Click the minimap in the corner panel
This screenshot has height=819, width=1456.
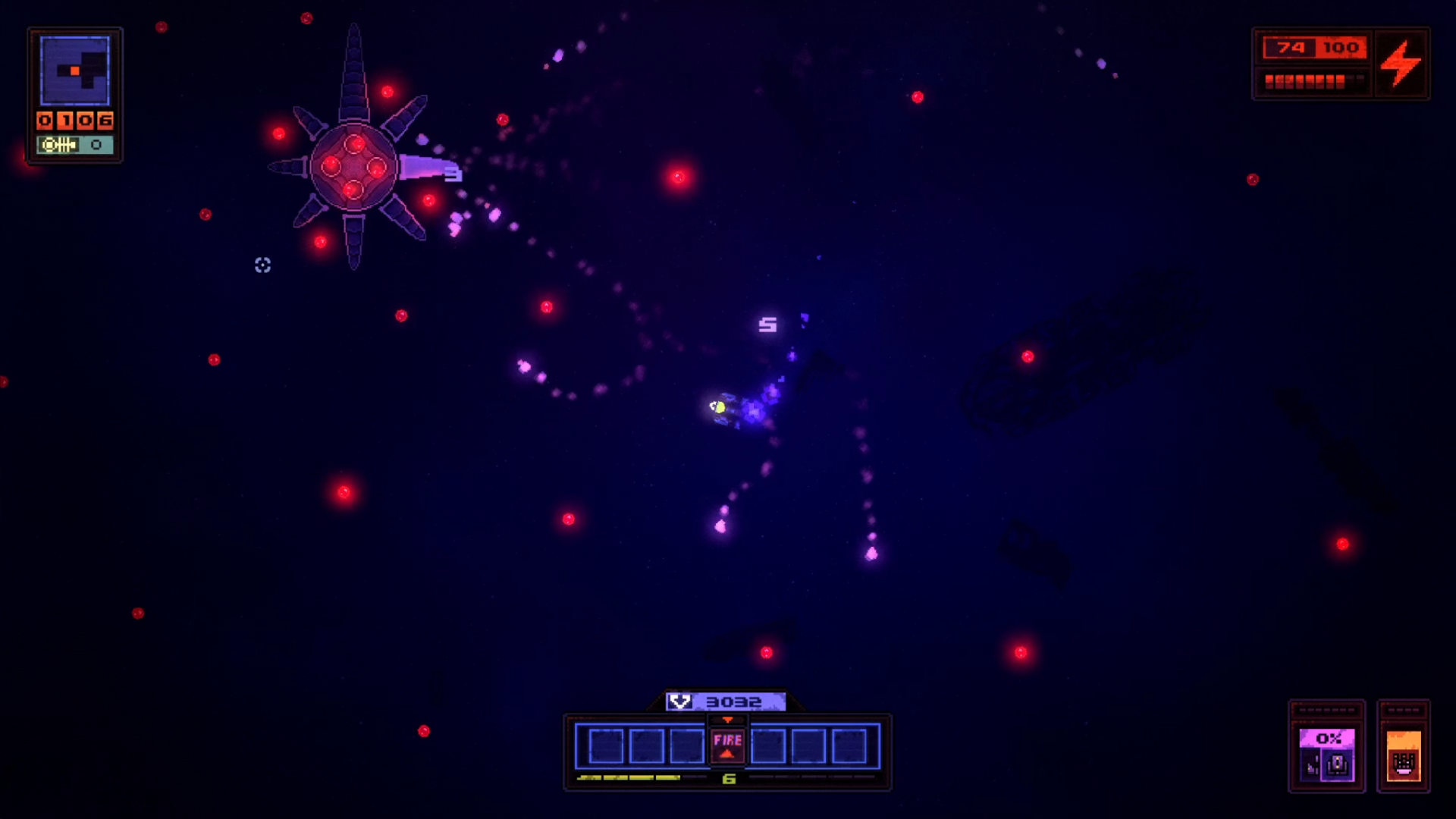pos(74,71)
